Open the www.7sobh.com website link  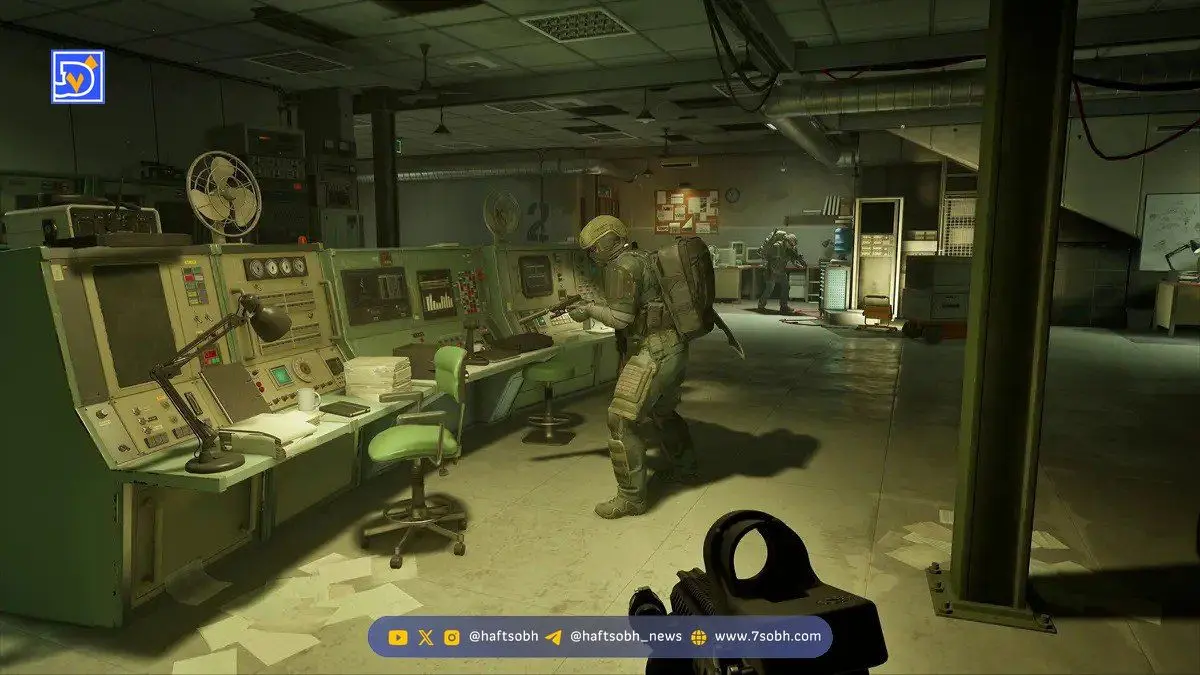[767, 636]
